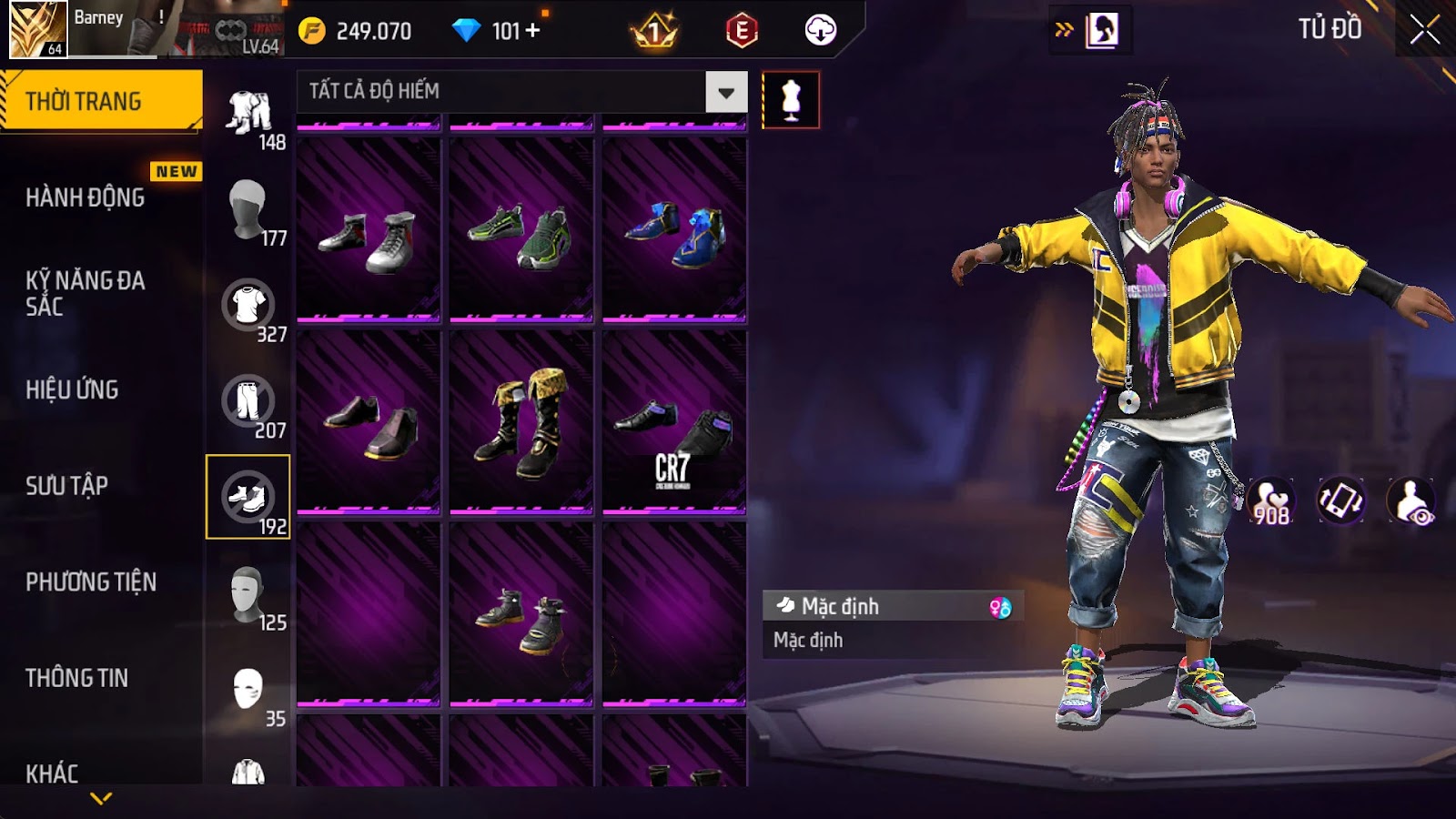This screenshot has height=819, width=1456.
Task: Open the Tất Cả Độ Hiếm rarity dropdown
Action: [x=726, y=92]
